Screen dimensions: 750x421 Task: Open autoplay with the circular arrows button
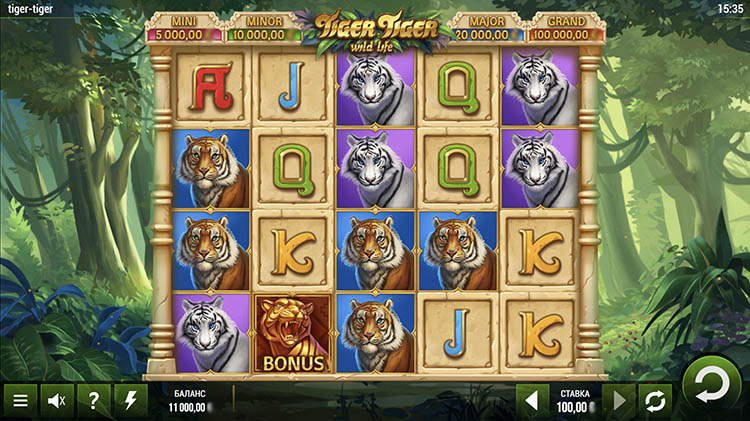(656, 401)
